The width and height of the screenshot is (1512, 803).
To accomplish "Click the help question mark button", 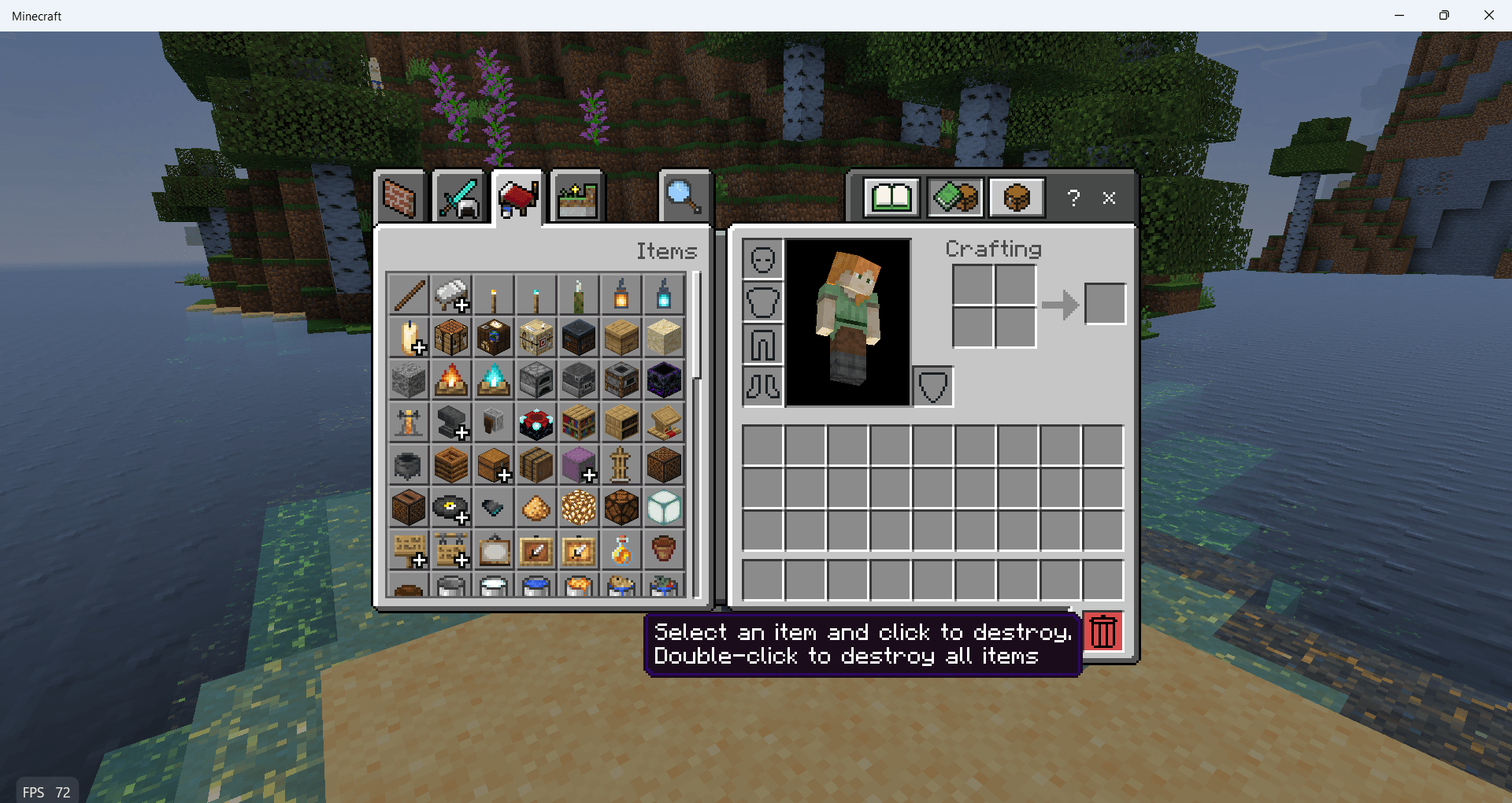I will tap(1073, 198).
